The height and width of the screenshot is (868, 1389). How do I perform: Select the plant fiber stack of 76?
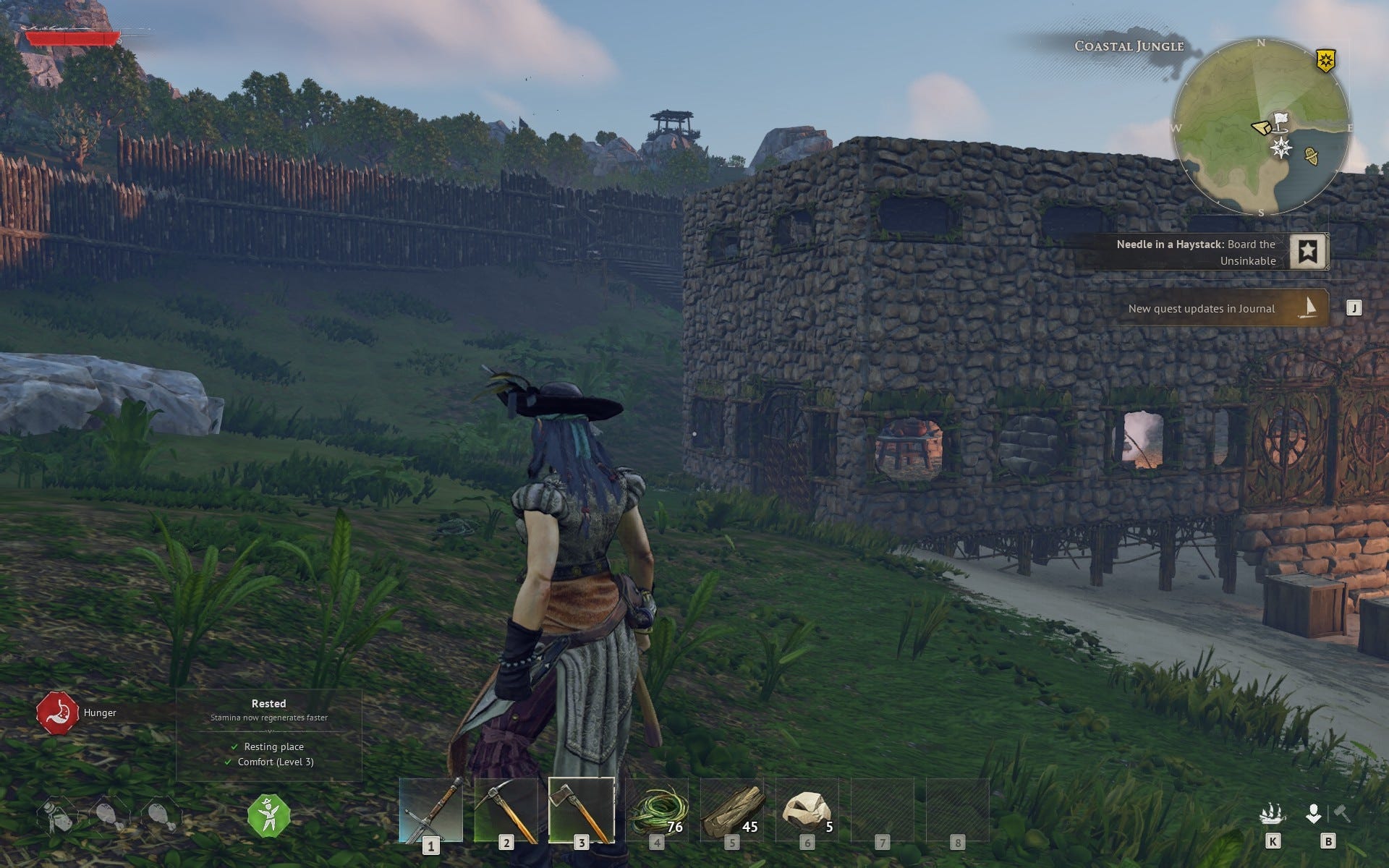tap(657, 810)
